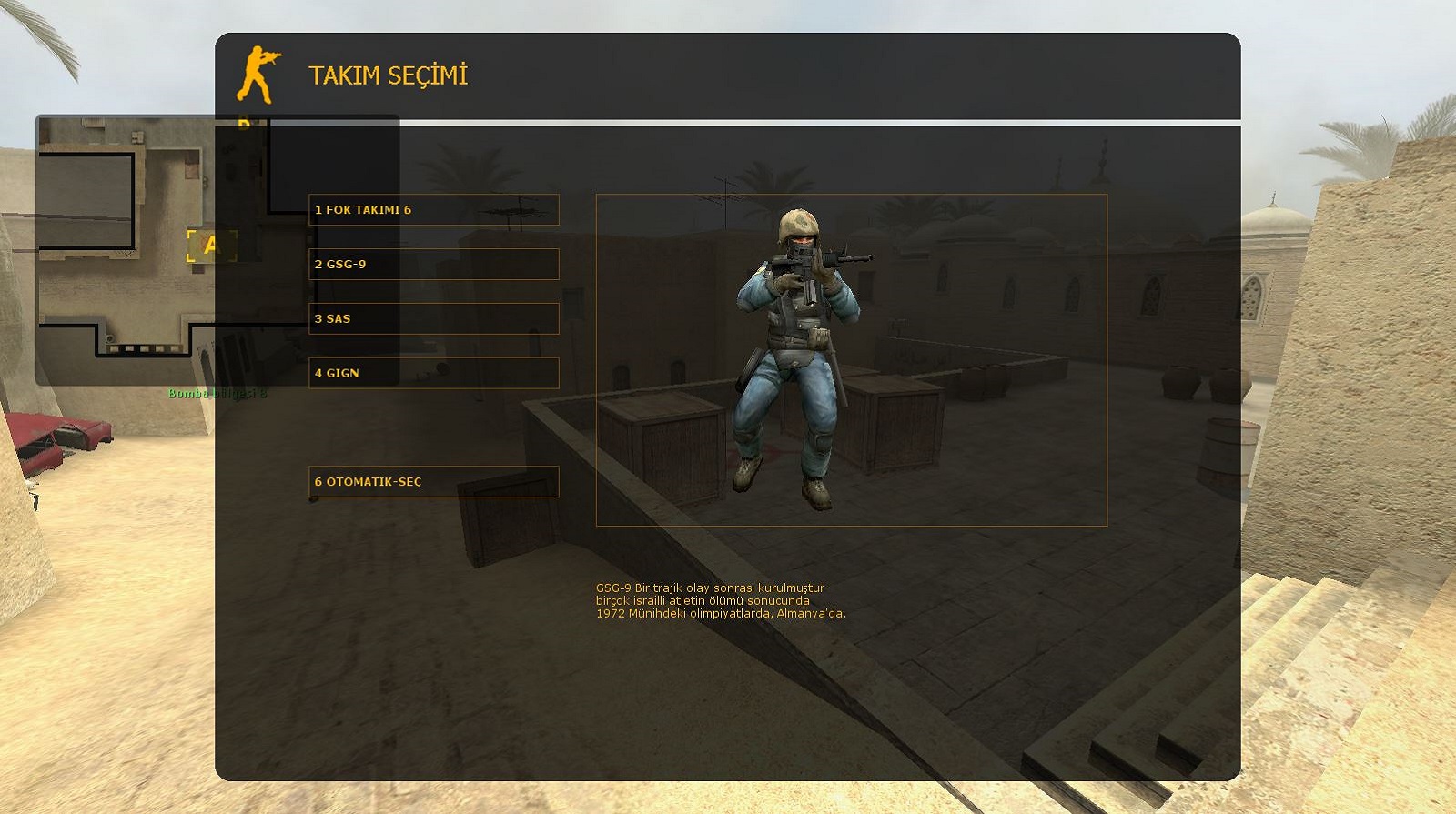This screenshot has width=1456, height=814.
Task: Select GIGN from the team list
Action: click(x=433, y=373)
